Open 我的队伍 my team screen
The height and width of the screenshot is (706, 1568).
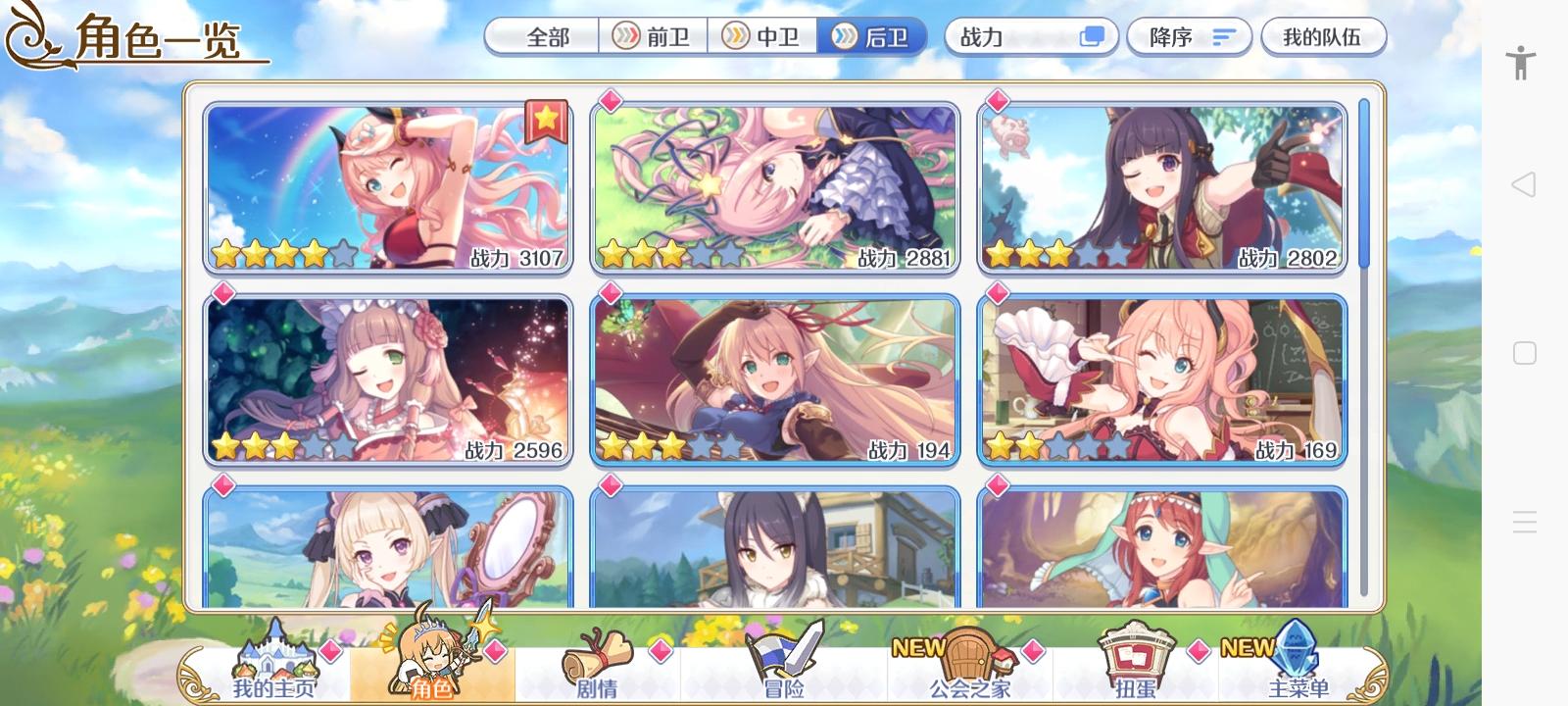pyautogui.click(x=1325, y=36)
